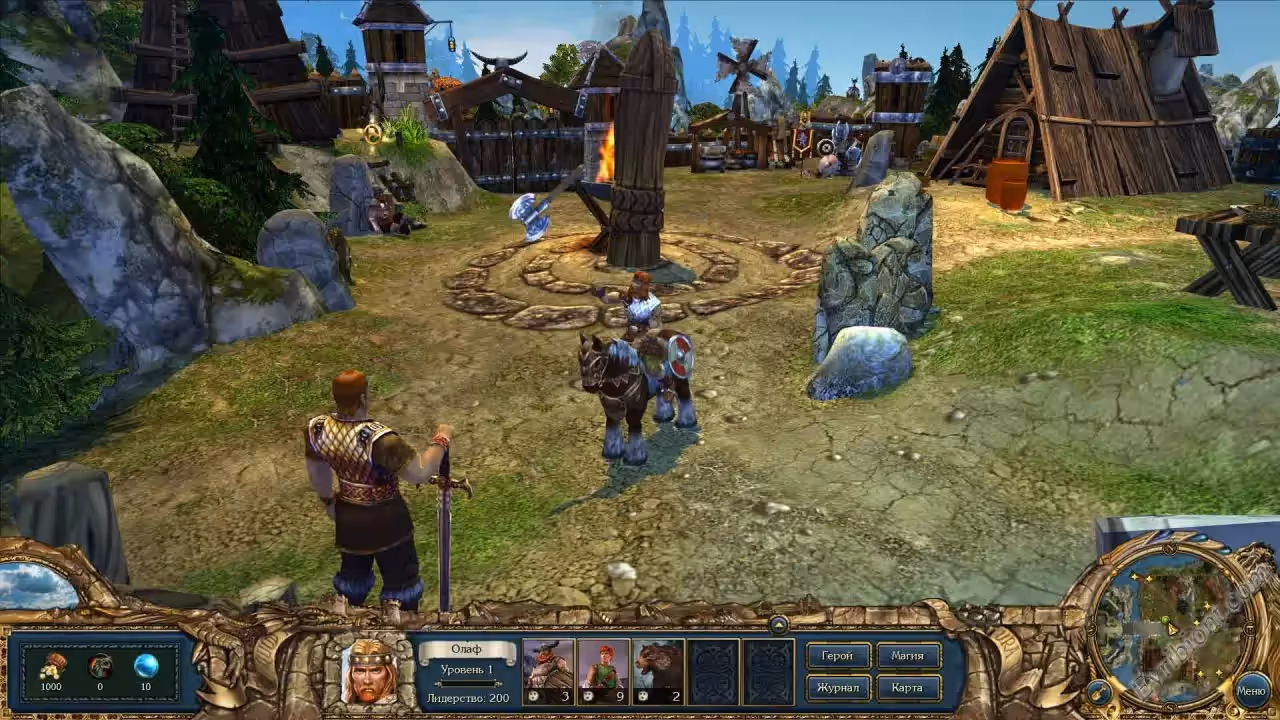Open the Меню game menu
1280x720 pixels.
tap(1252, 689)
